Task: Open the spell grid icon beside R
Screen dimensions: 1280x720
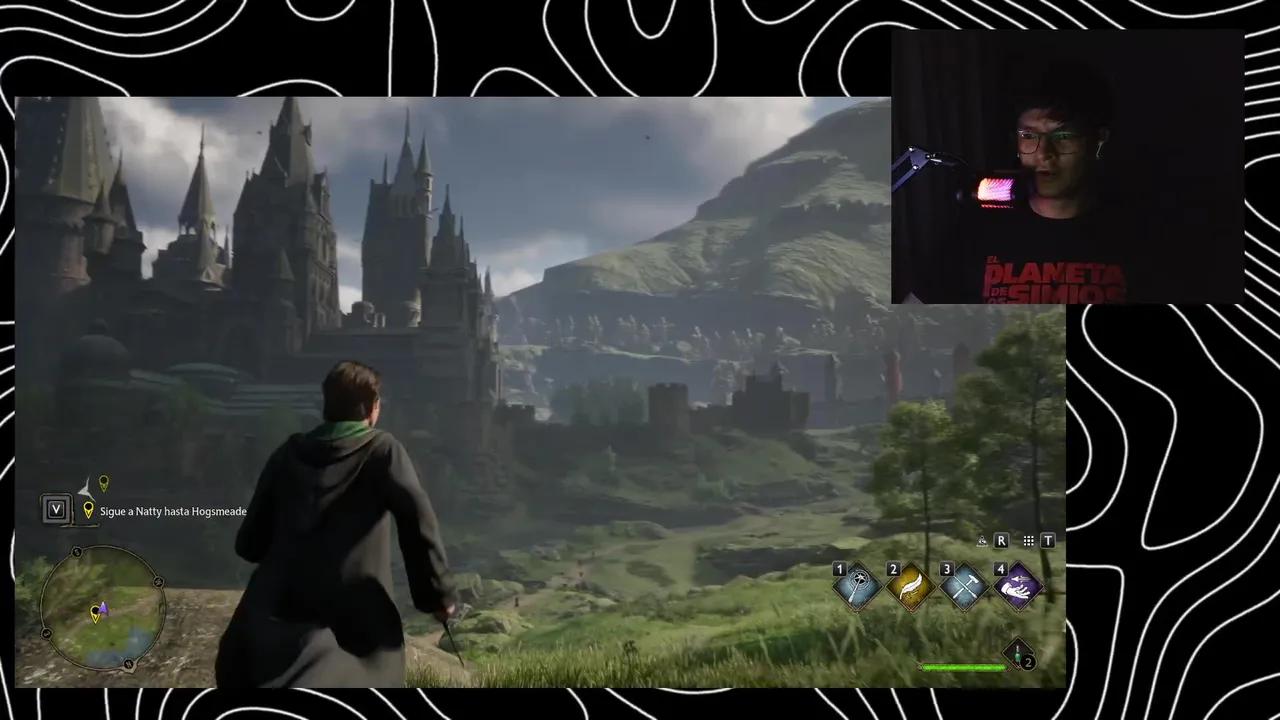Action: [1028, 541]
